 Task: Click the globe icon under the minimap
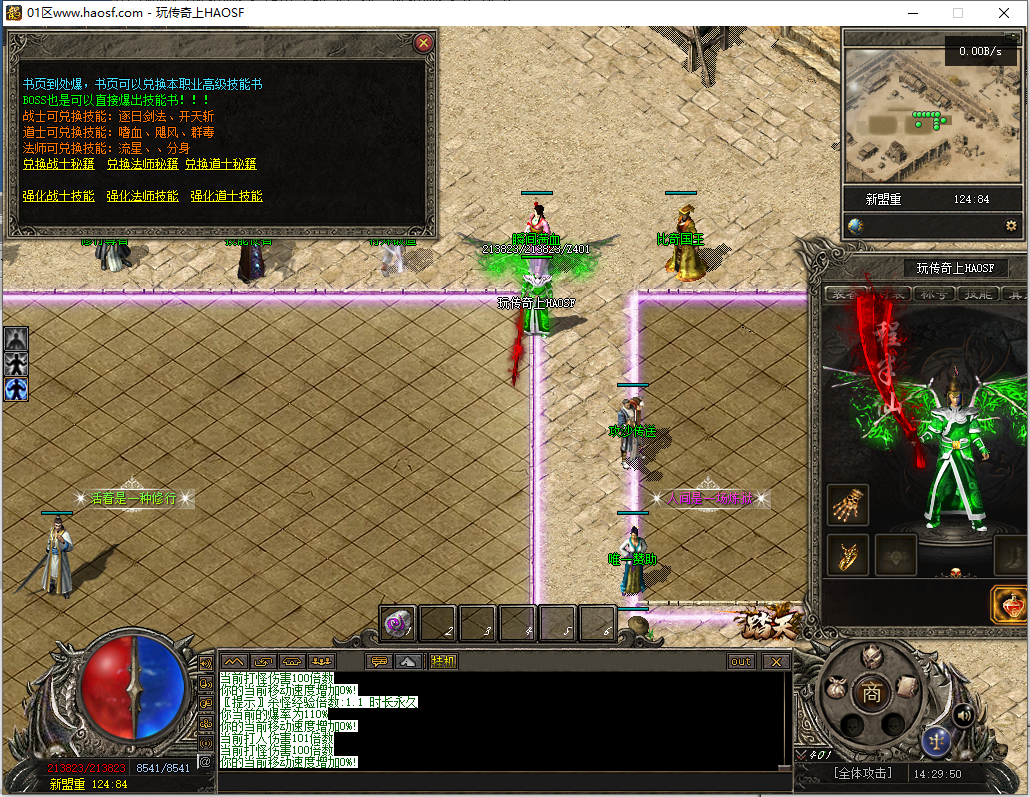pos(855,226)
